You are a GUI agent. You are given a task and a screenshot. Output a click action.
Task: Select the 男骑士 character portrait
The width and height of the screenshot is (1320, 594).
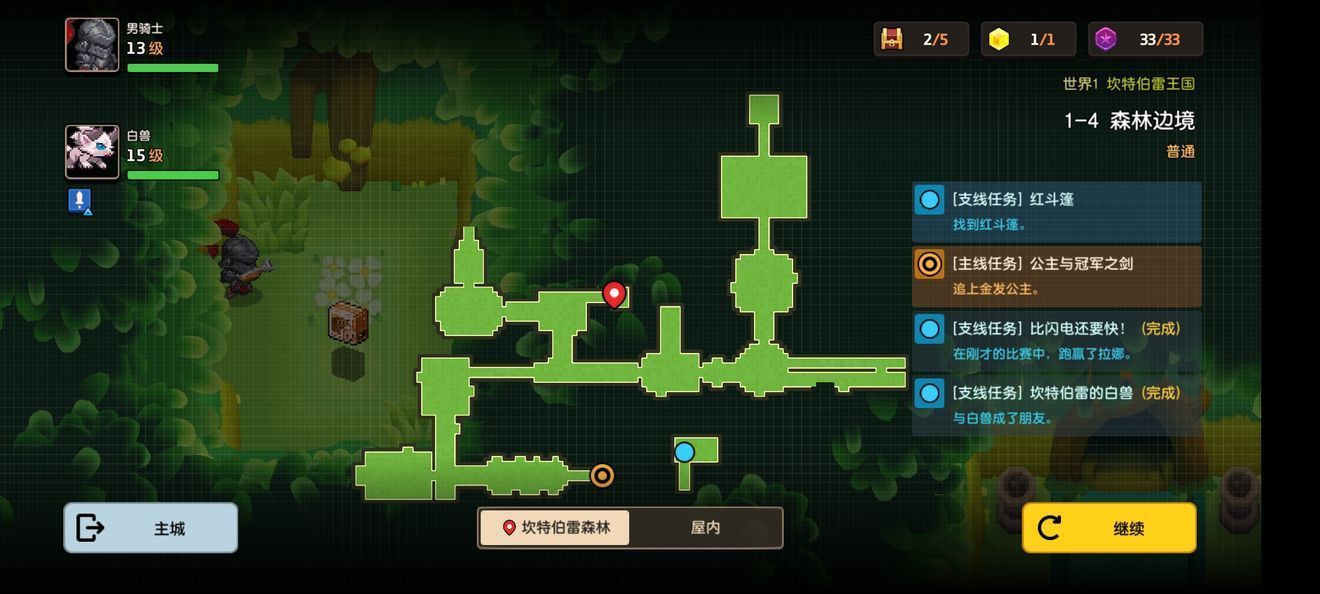click(x=92, y=45)
